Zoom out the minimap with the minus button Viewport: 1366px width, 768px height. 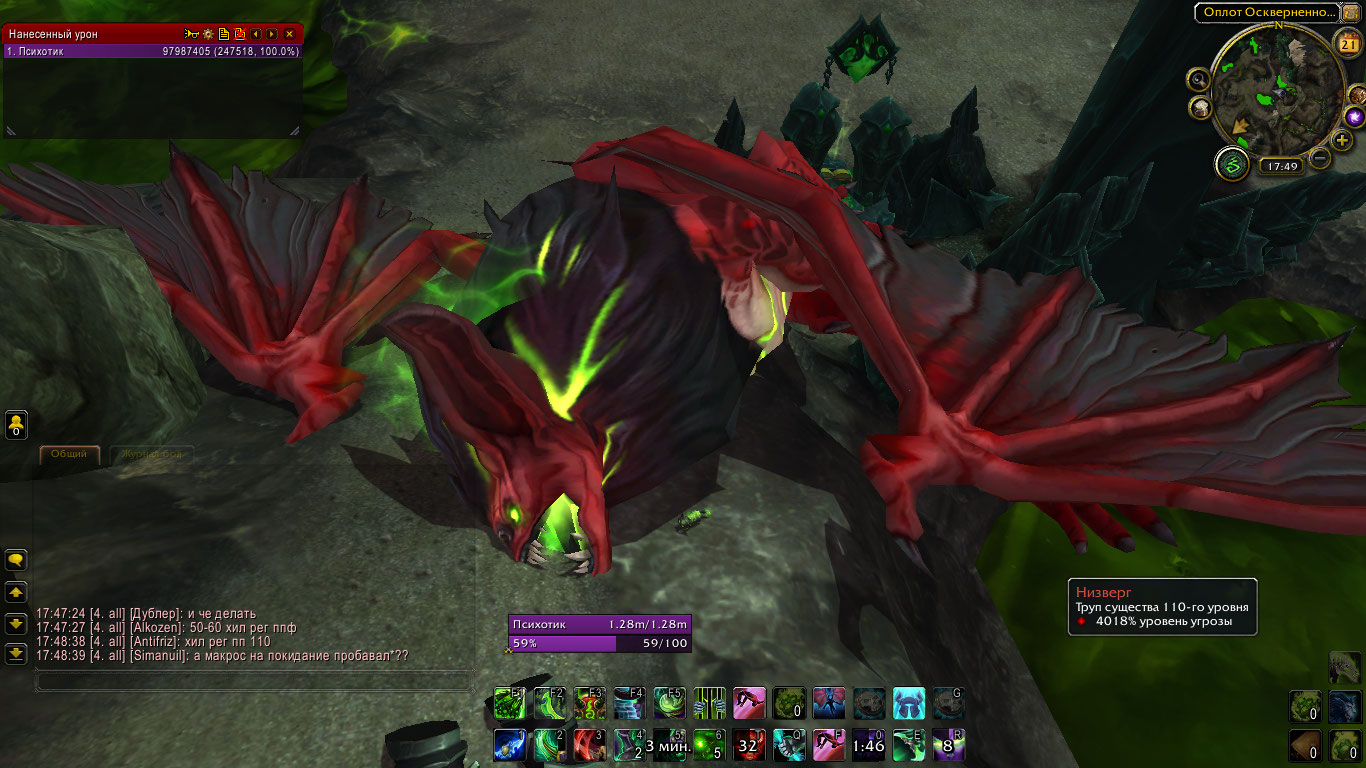click(x=1320, y=157)
